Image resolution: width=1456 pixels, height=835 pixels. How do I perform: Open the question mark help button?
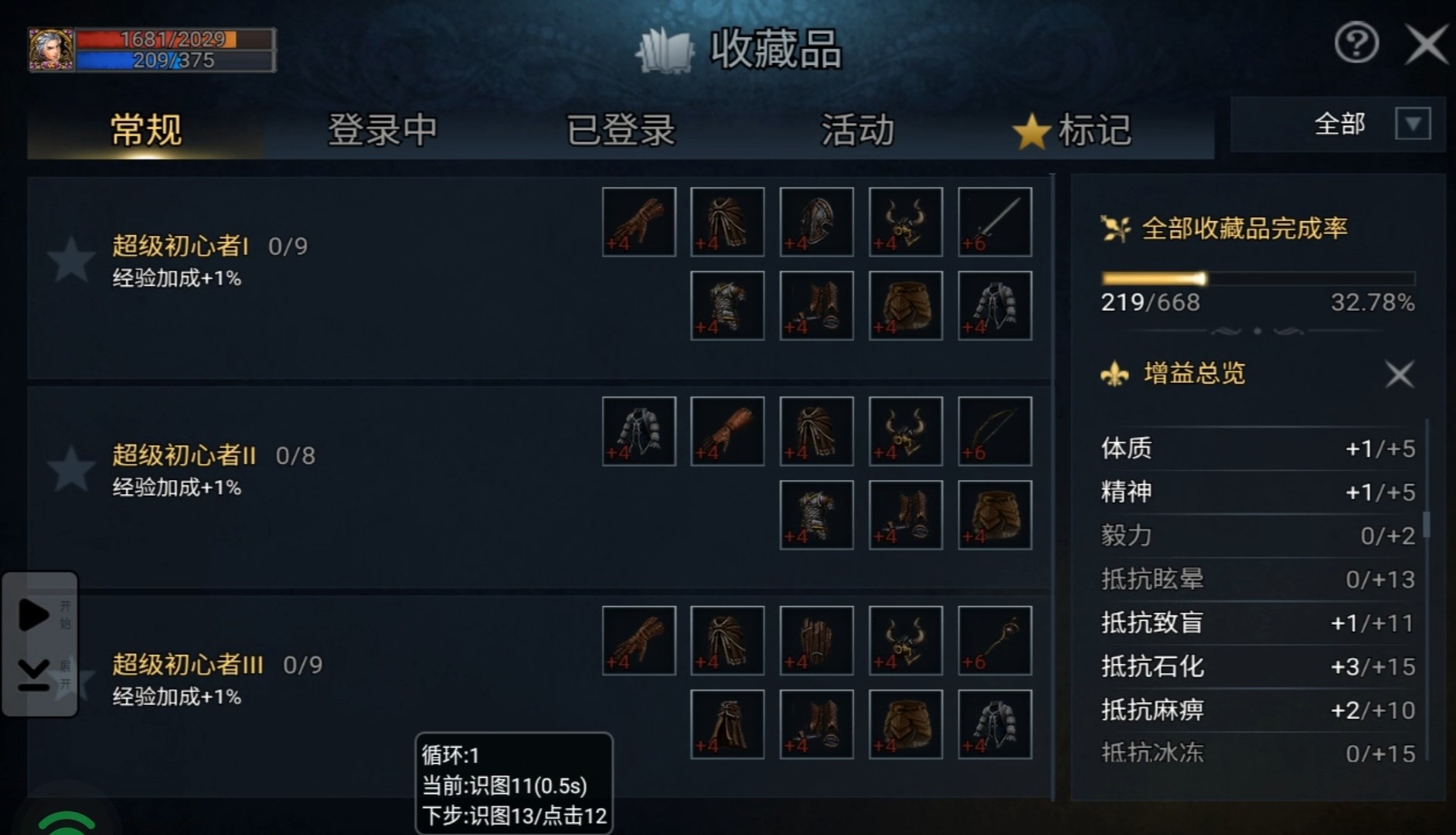(1356, 43)
